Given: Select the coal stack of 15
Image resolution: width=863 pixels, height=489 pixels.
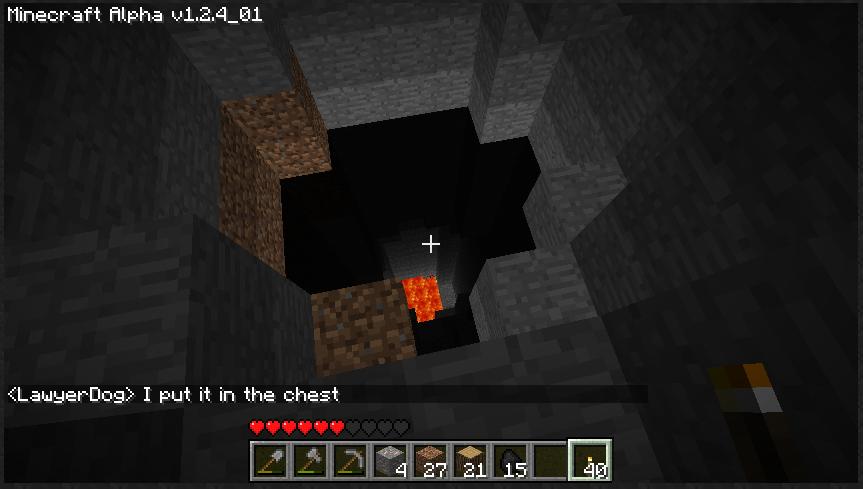Looking at the screenshot, I should point(509,460).
